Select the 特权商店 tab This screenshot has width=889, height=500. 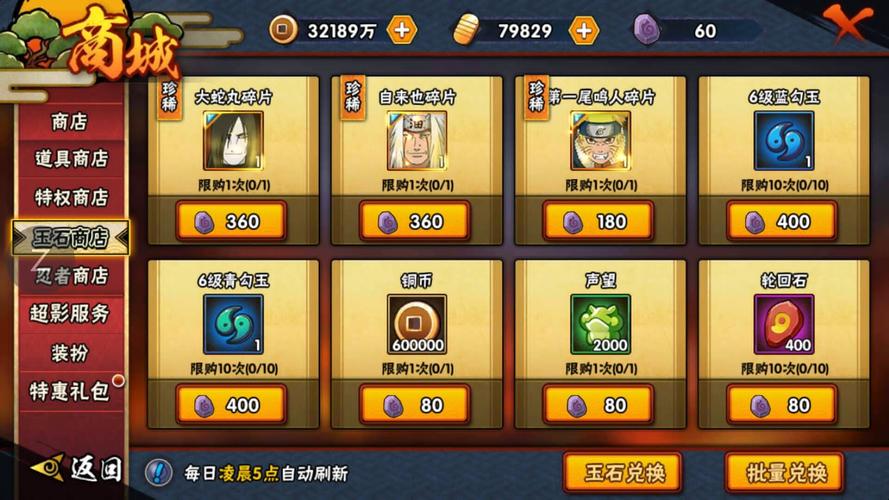pyautogui.click(x=70, y=198)
